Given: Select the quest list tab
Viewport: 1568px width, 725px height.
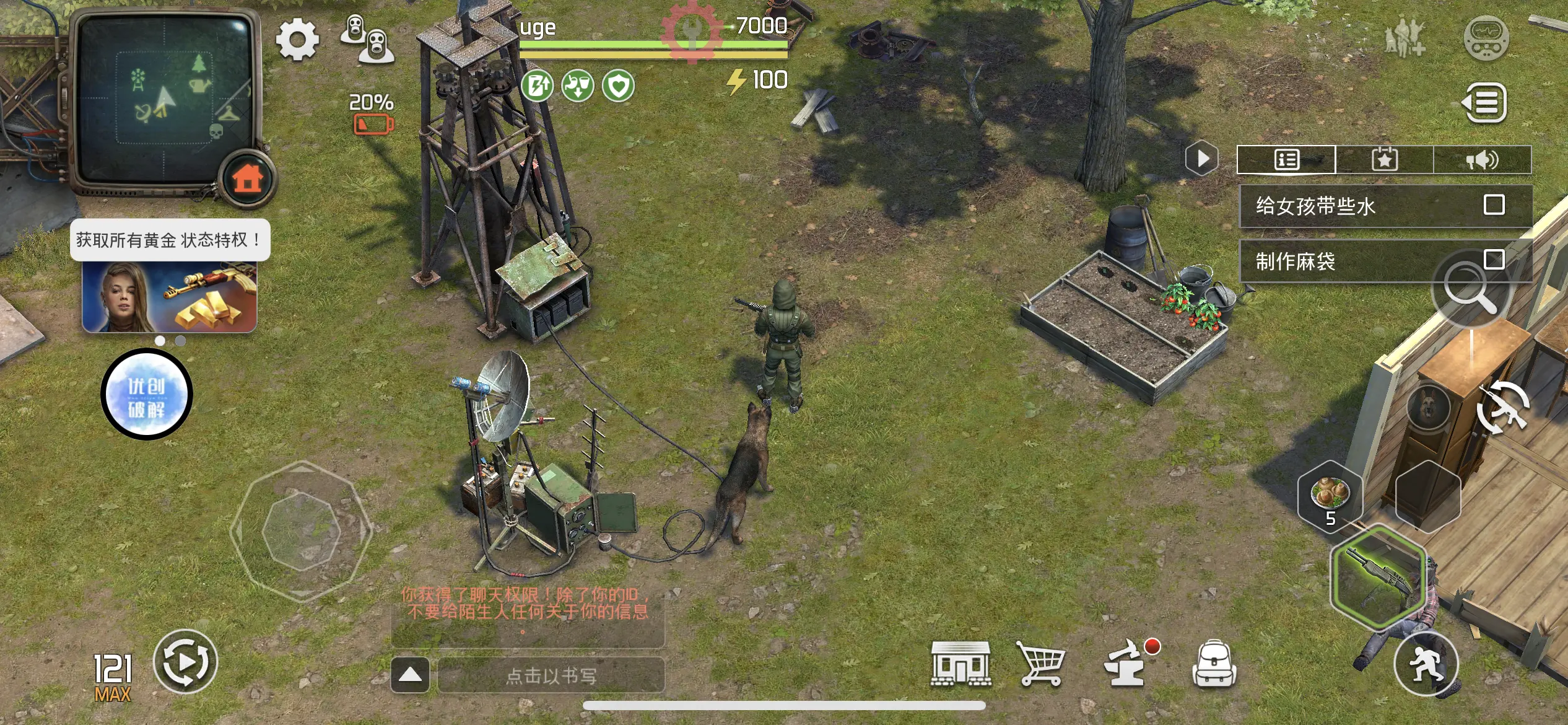Looking at the screenshot, I should click(1286, 160).
